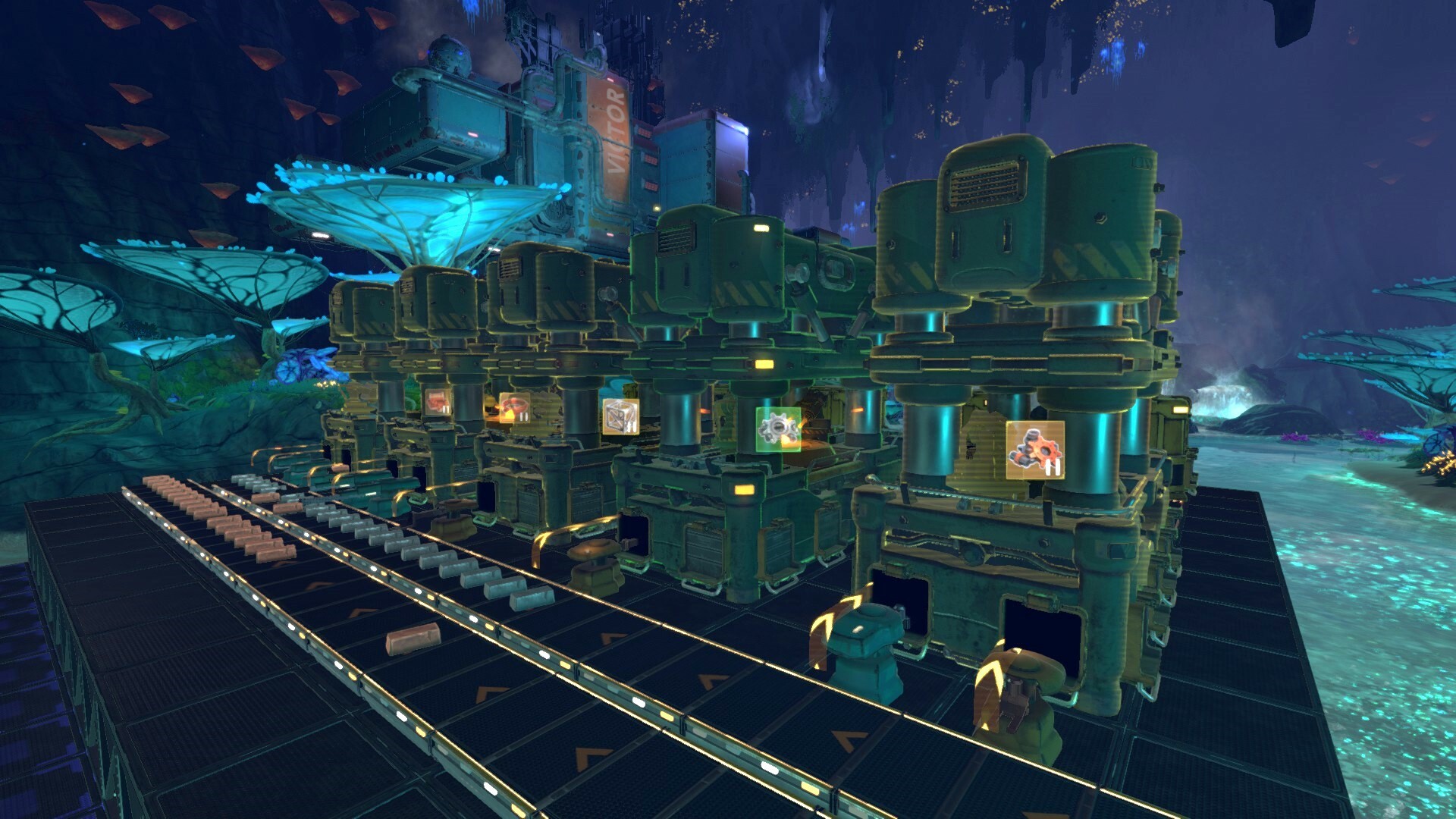
Task: Toggle the pause indicator on the crate assembler
Action: tap(630, 426)
